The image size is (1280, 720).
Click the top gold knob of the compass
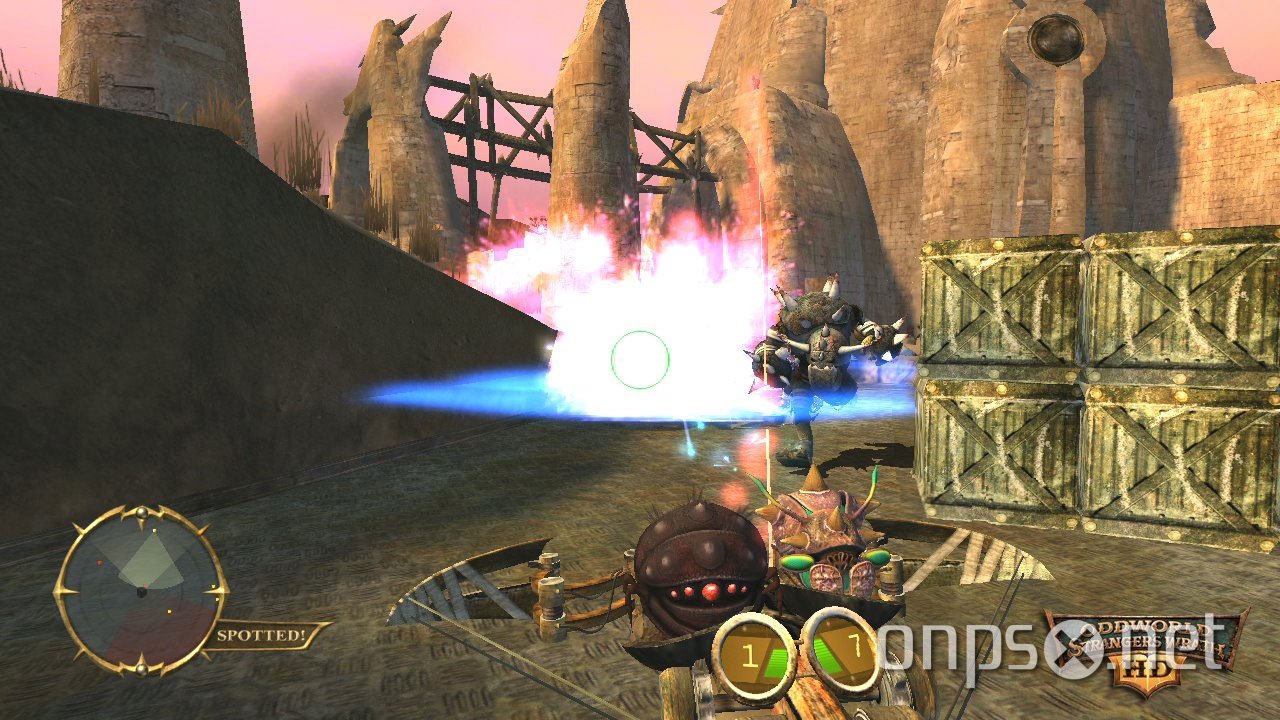click(x=142, y=511)
